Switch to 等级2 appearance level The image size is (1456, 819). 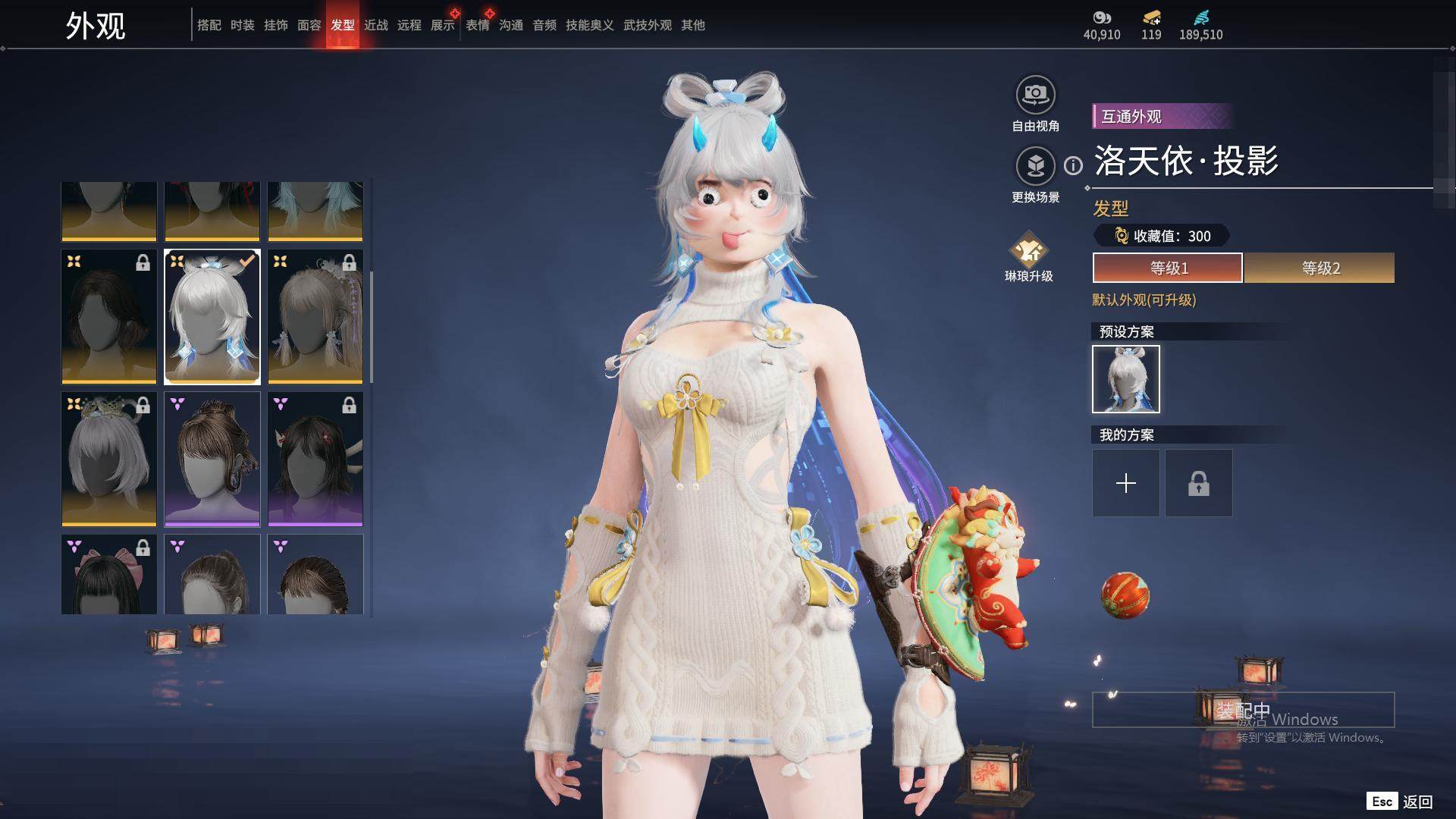(x=1319, y=268)
